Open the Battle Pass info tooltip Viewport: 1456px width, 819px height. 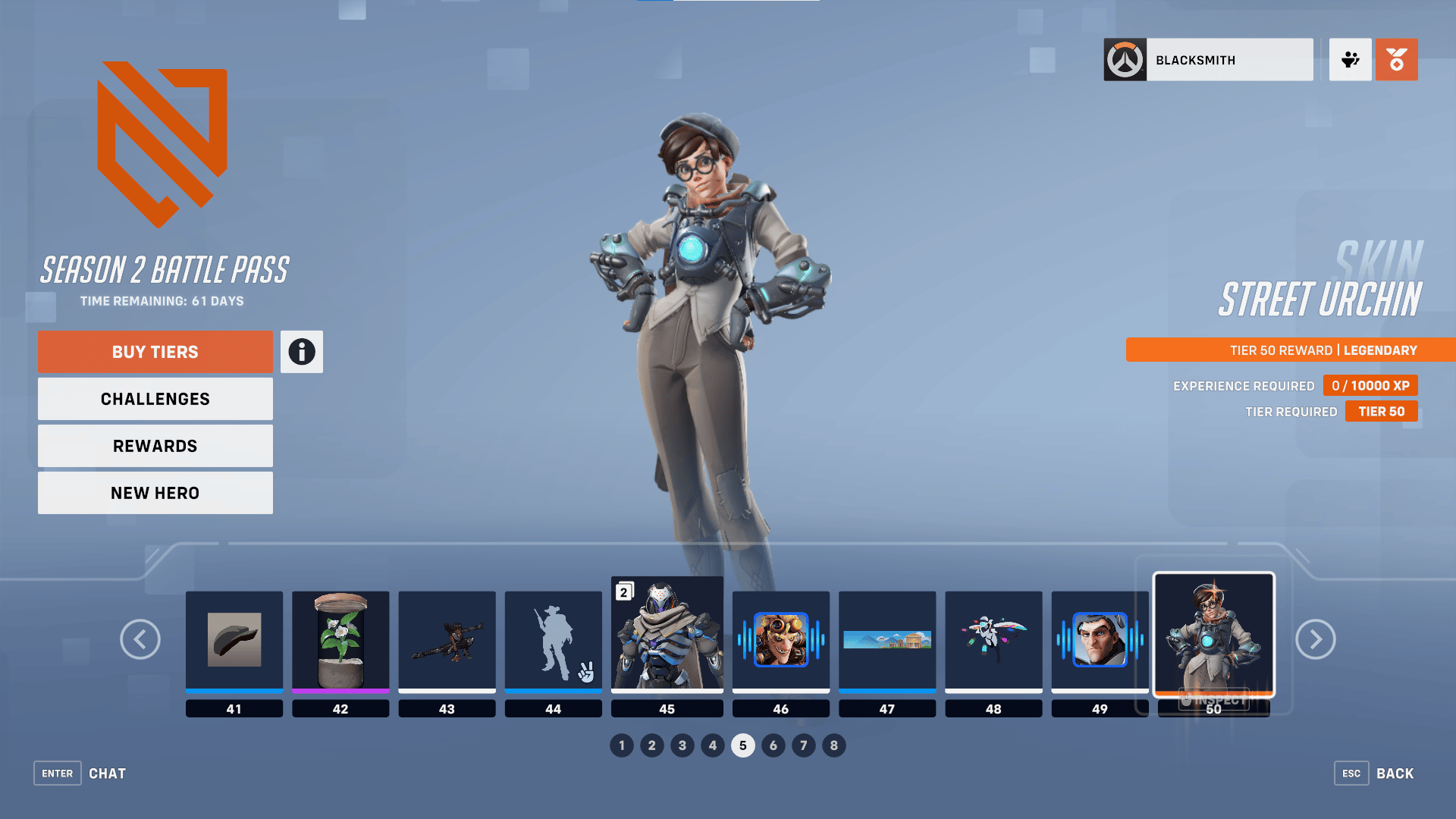click(301, 351)
